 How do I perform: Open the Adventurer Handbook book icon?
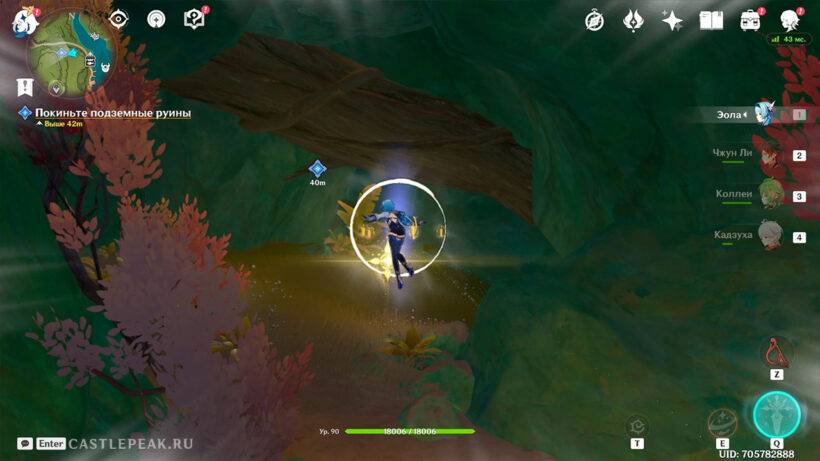coord(711,20)
